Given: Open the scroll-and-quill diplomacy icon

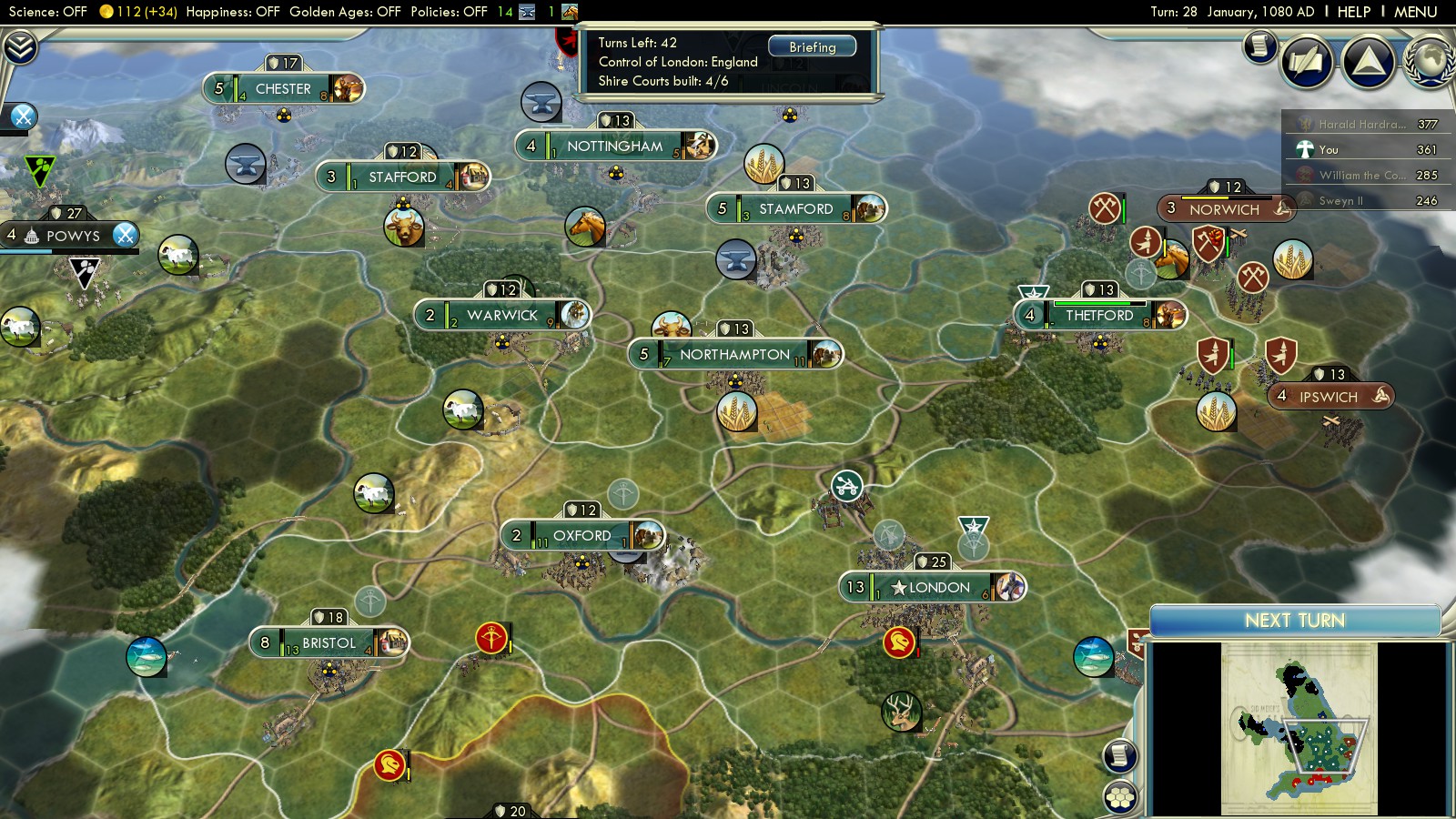Looking at the screenshot, I should (x=1307, y=62).
